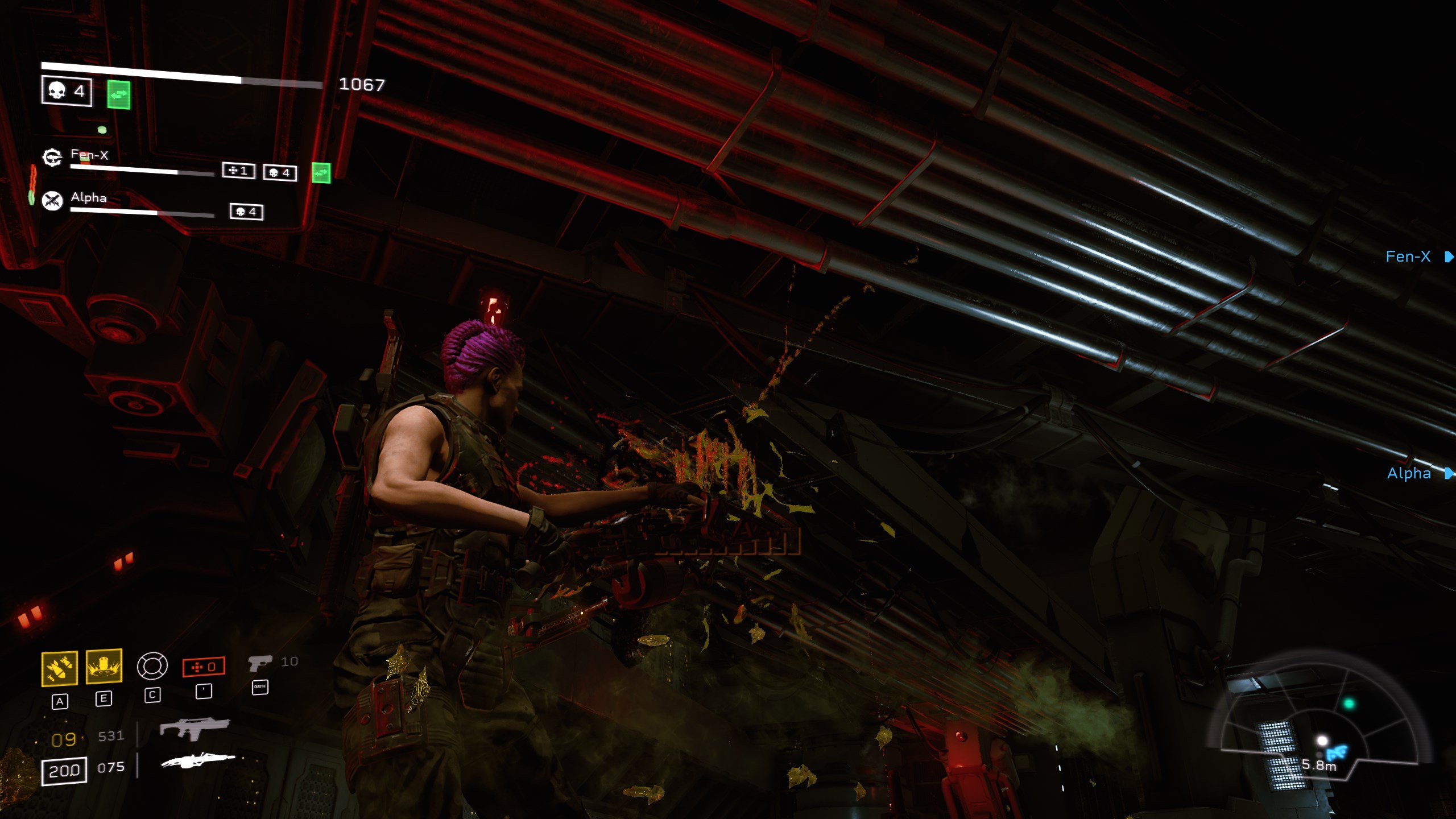The width and height of the screenshot is (1456, 819).
Task: Activate the micro rockets ability
Action: (60, 668)
